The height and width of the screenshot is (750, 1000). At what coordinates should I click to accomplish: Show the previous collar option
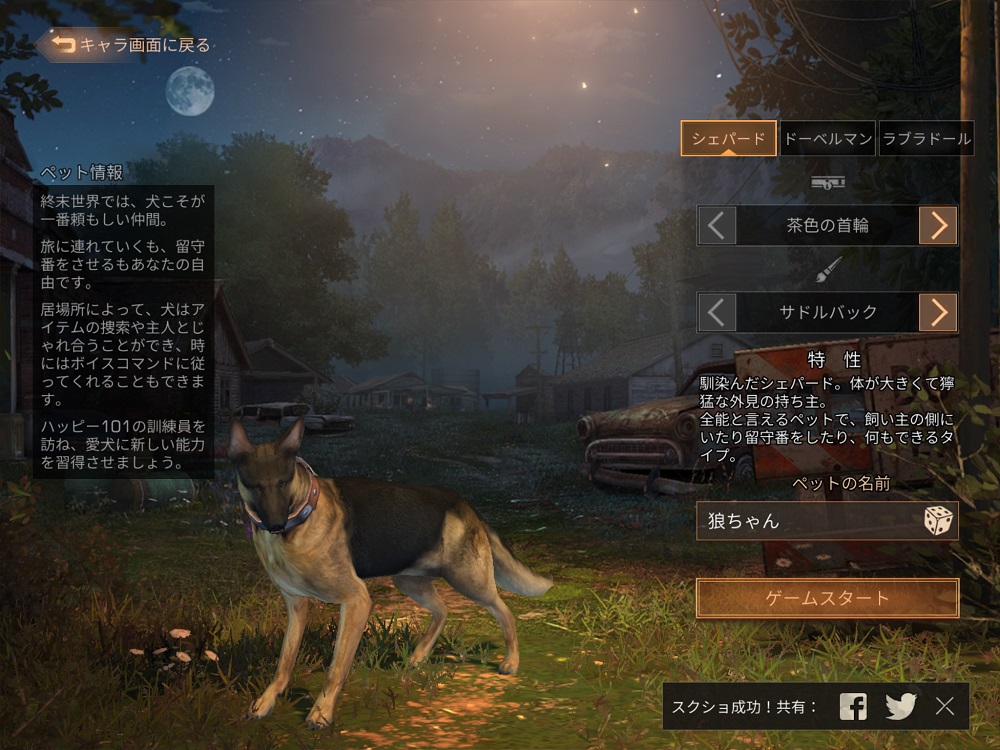click(716, 226)
